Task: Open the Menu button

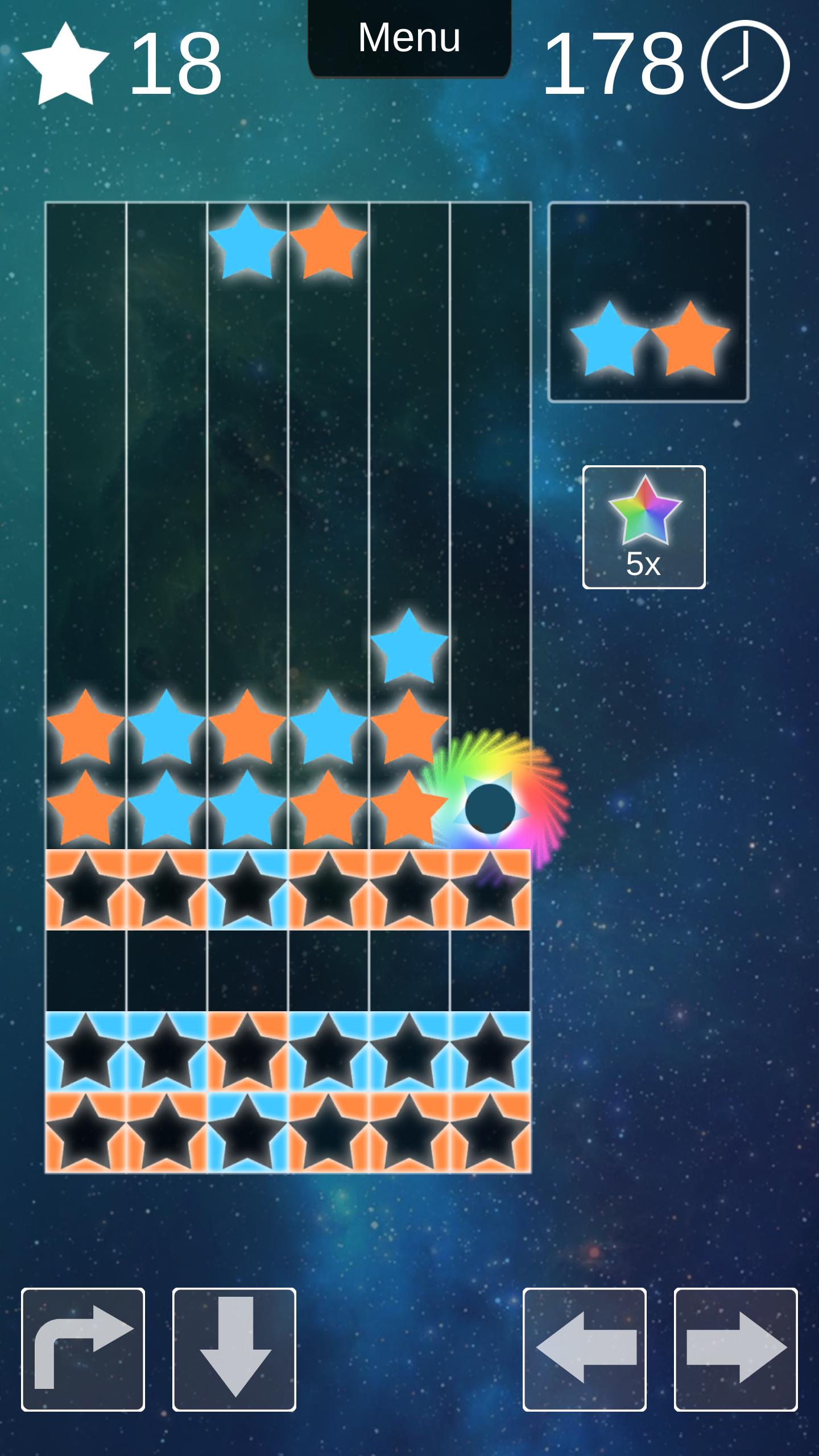Action: click(x=409, y=39)
